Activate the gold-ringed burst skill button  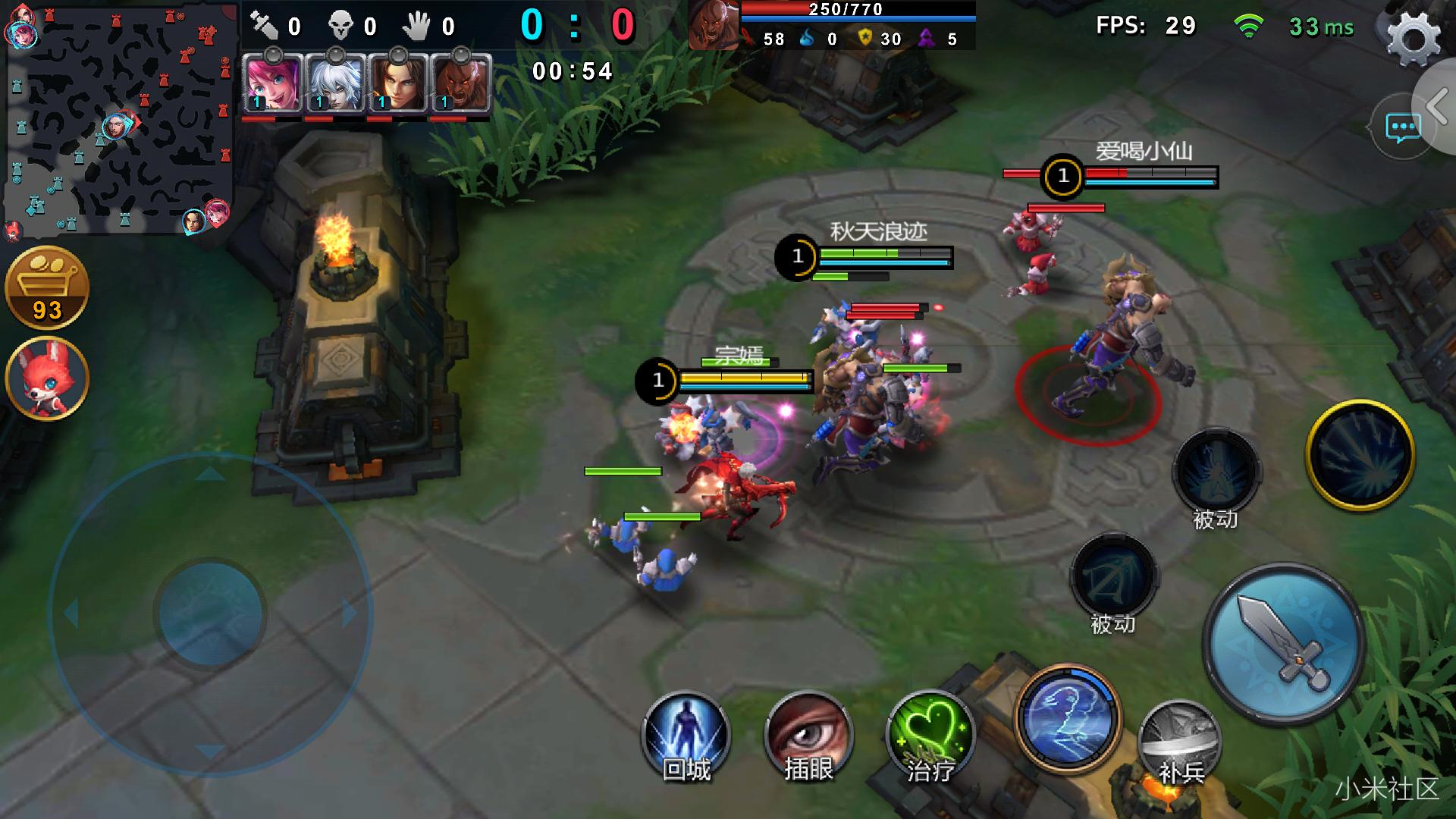click(1360, 455)
